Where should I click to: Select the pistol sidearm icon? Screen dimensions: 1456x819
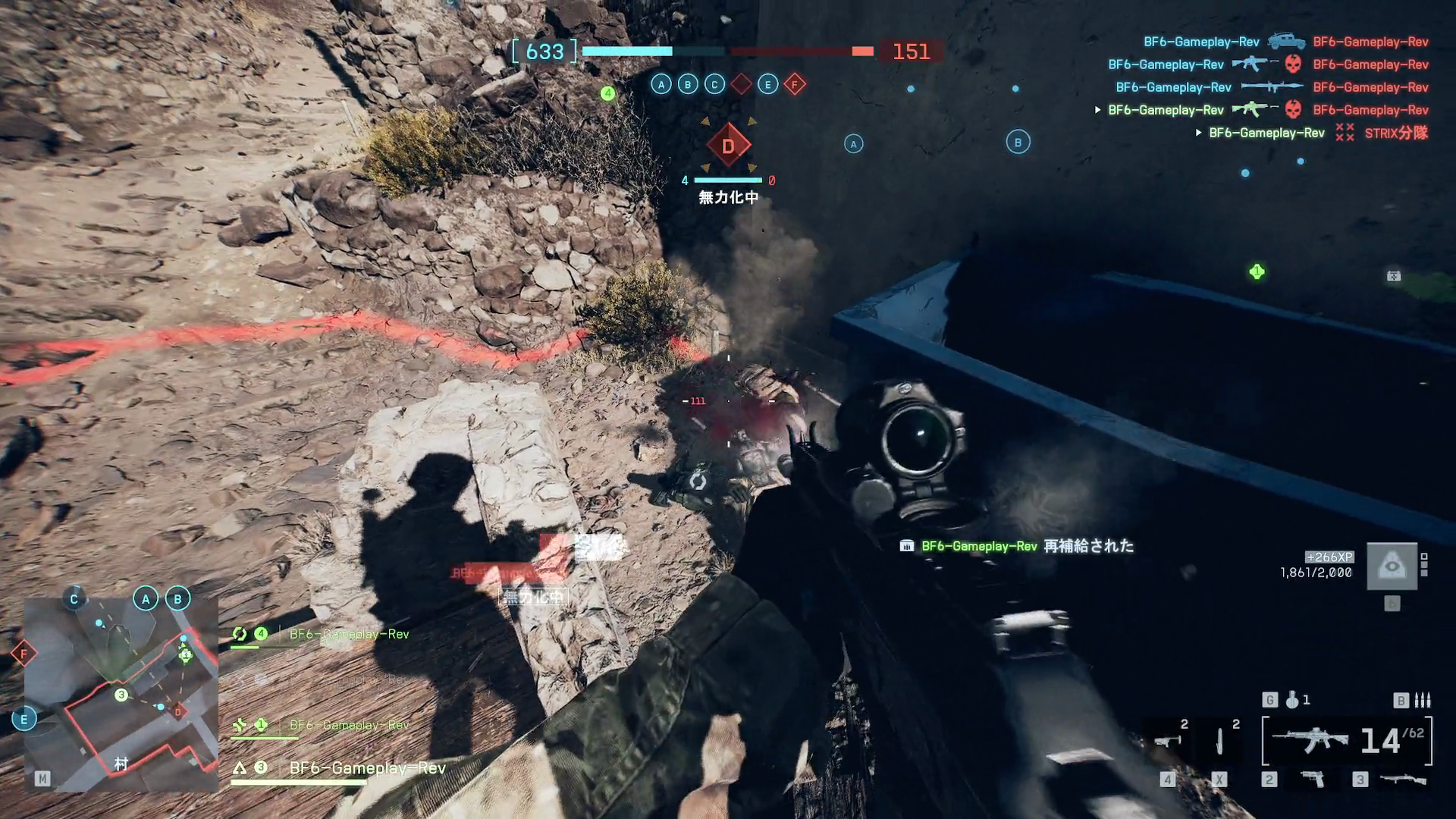coord(1313,779)
